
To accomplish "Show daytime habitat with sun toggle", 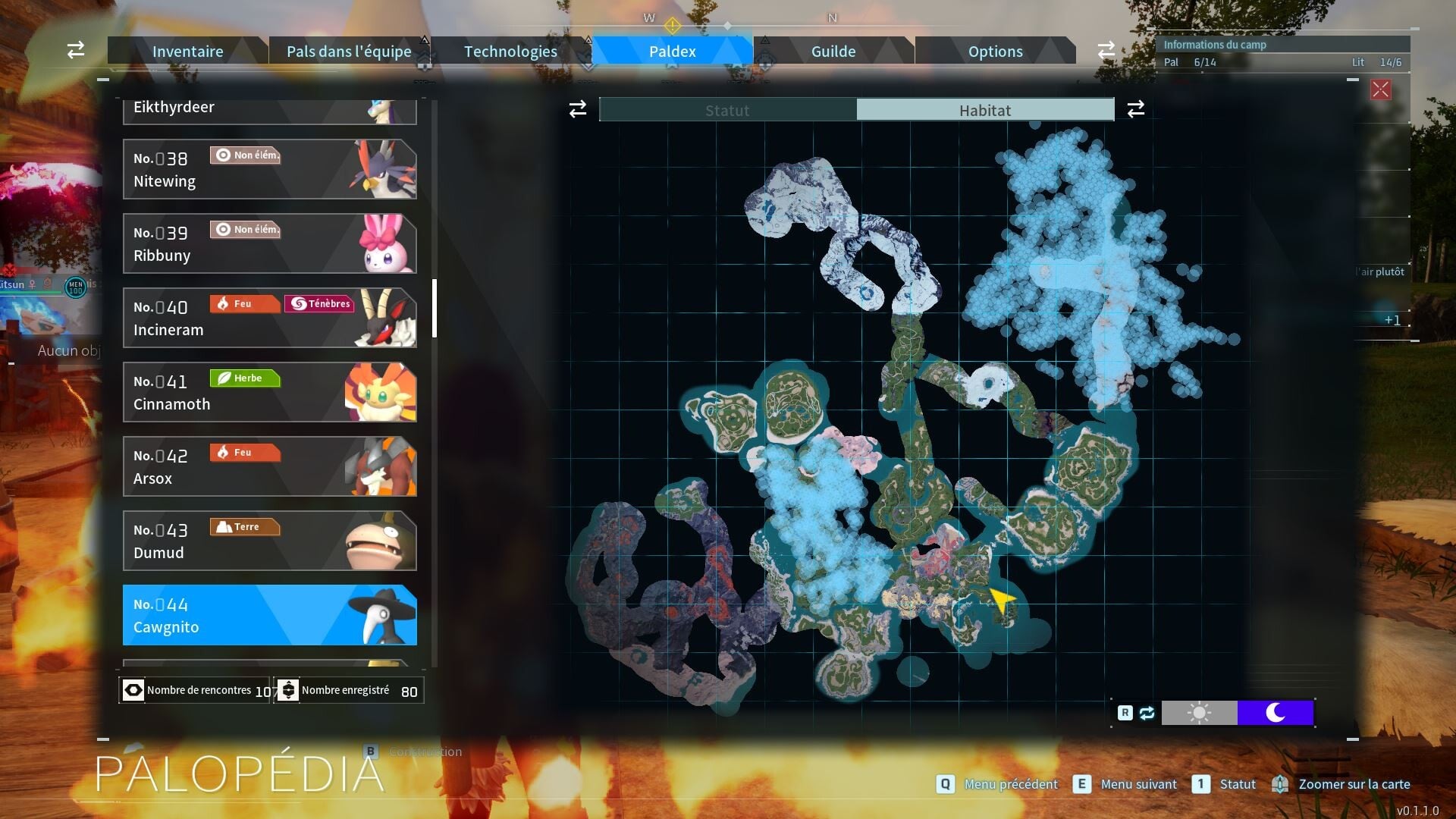I will 1199,713.
